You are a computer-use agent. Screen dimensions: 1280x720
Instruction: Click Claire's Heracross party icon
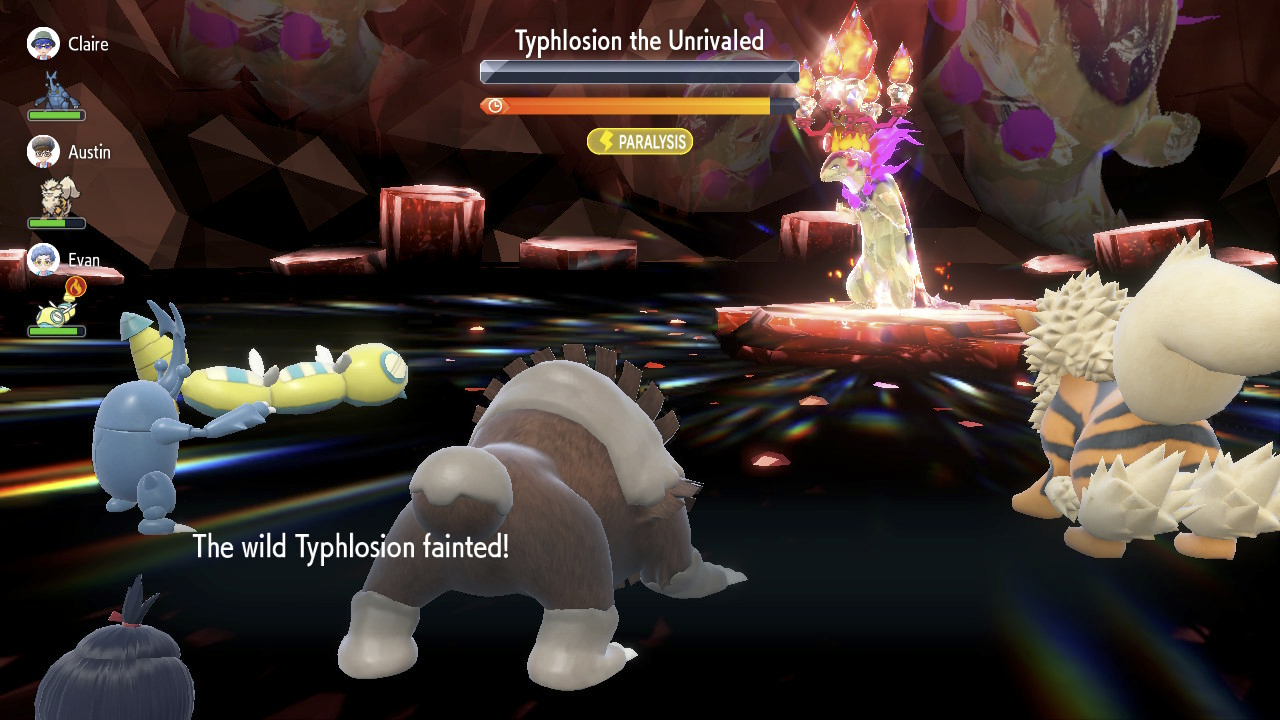(x=56, y=90)
